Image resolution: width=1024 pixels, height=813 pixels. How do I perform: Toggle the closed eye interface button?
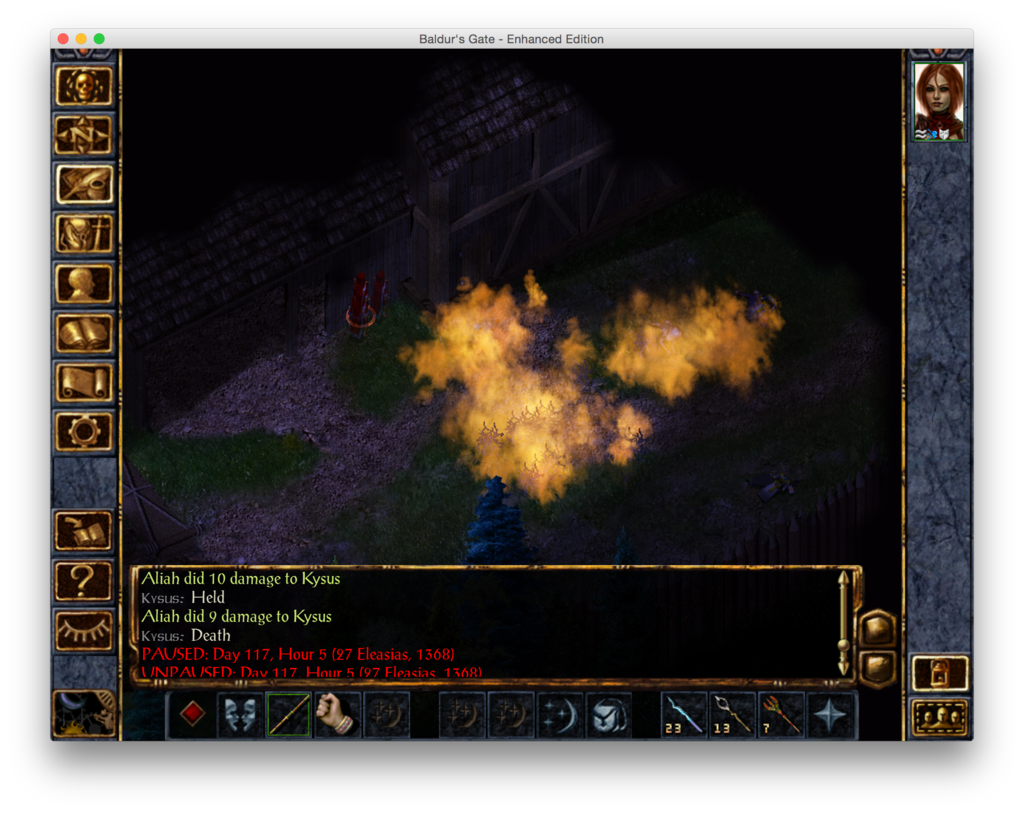pyautogui.click(x=84, y=630)
